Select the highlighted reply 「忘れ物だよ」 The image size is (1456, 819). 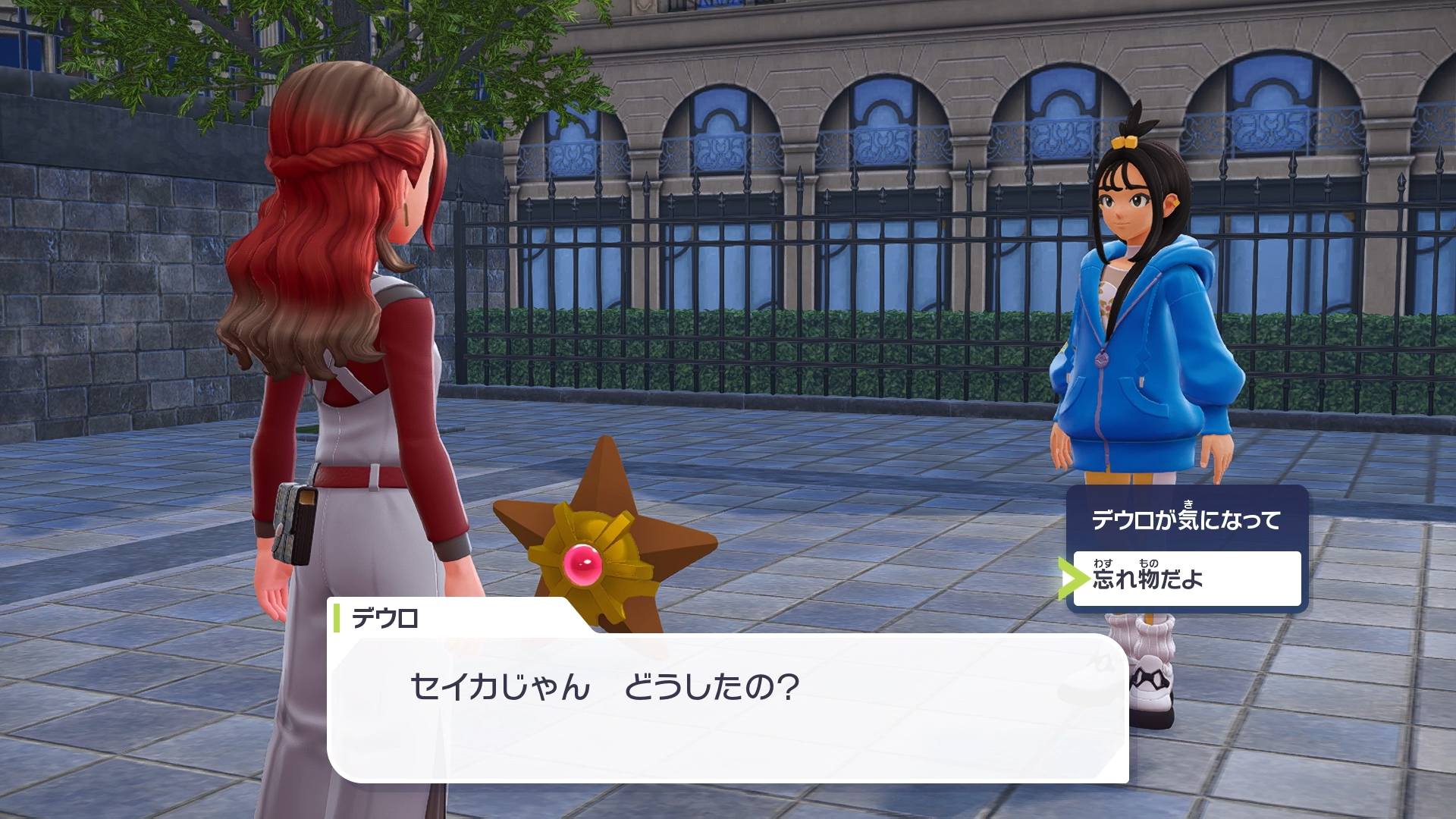(x=1186, y=579)
